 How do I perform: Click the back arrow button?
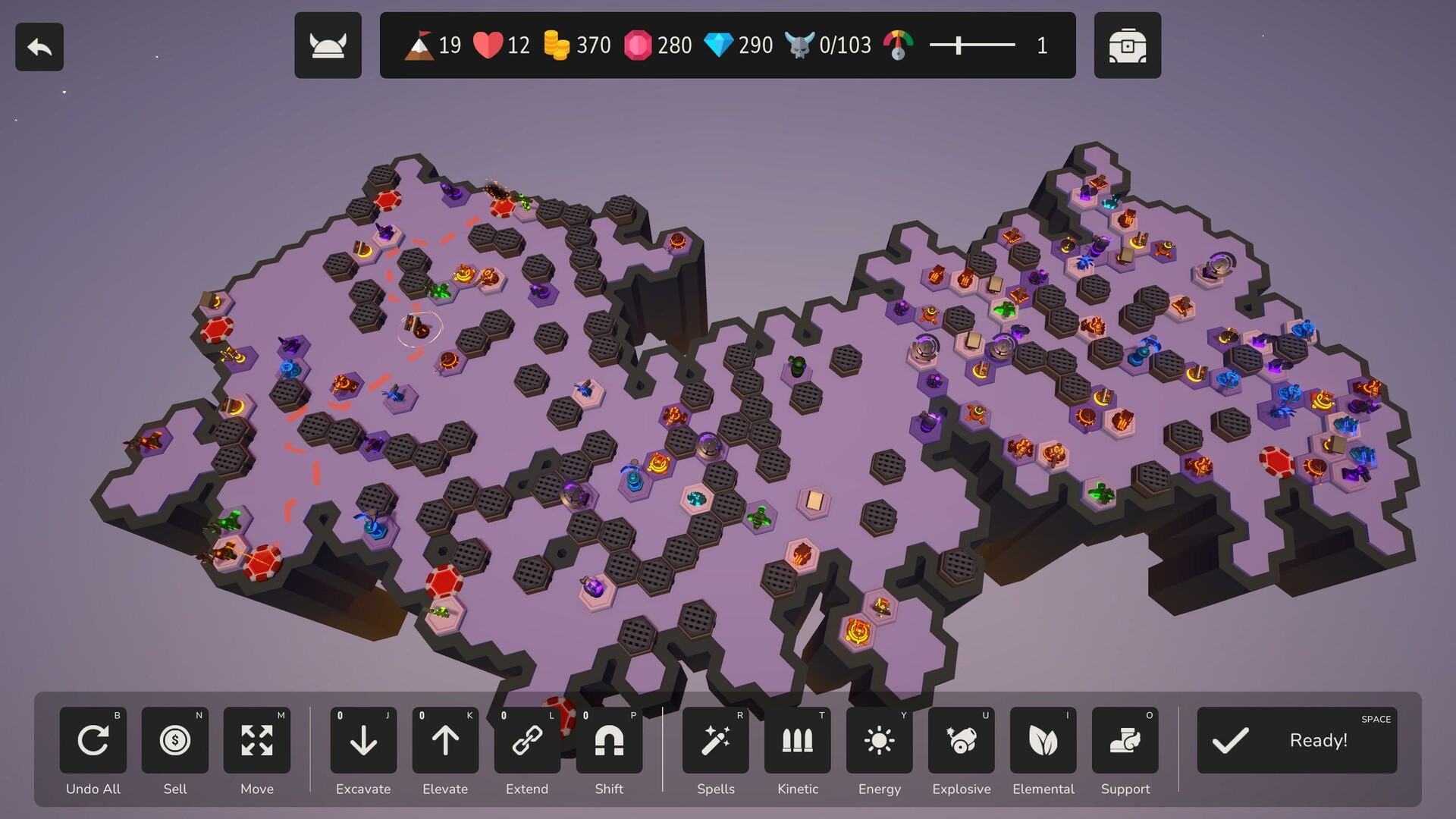point(39,47)
